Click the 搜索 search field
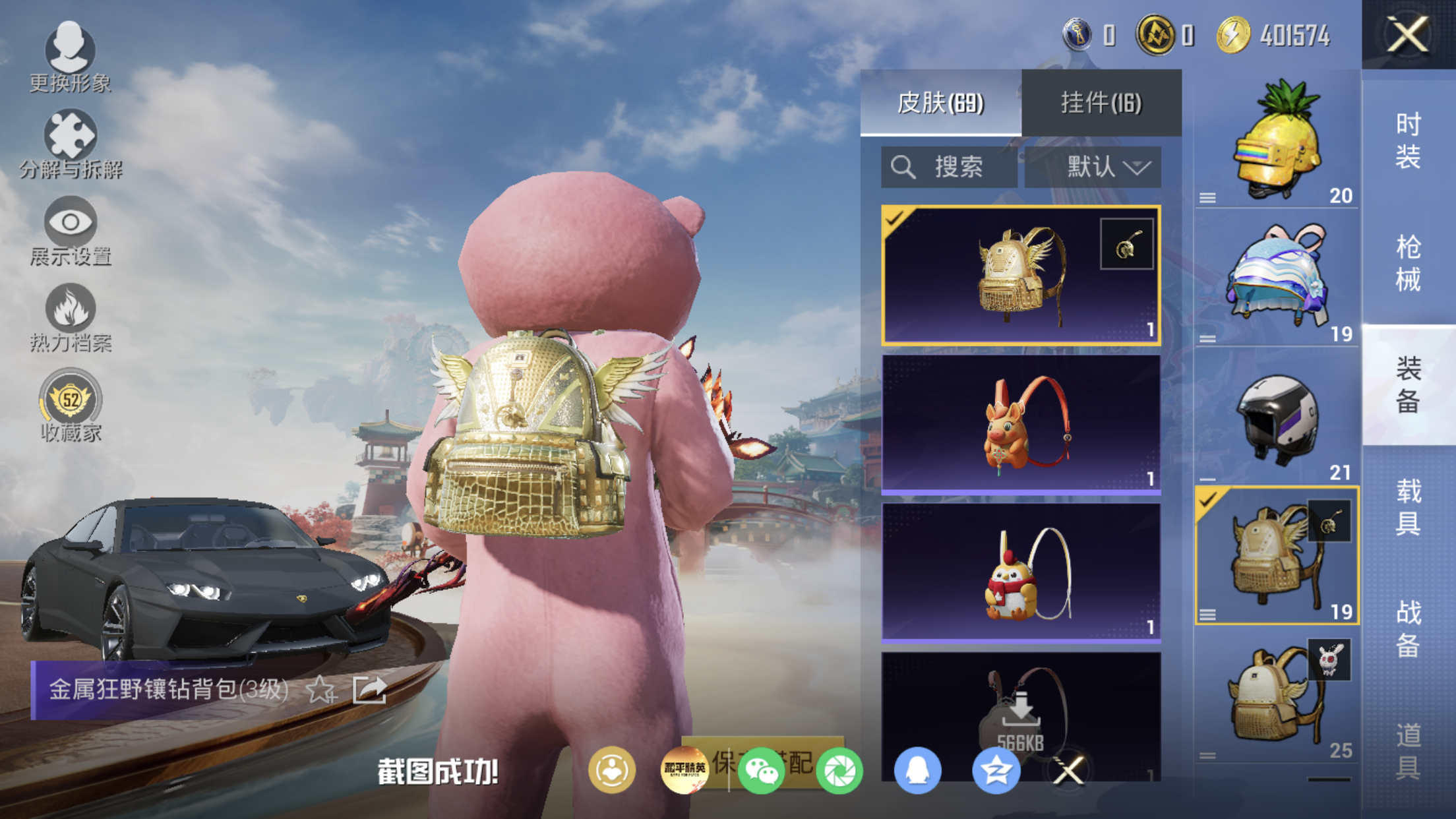 (x=948, y=167)
